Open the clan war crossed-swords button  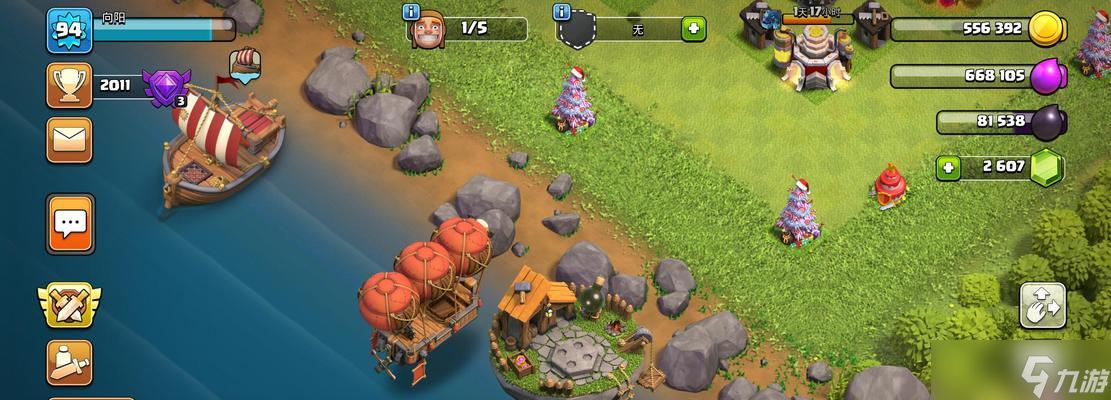pyautogui.click(x=69, y=304)
